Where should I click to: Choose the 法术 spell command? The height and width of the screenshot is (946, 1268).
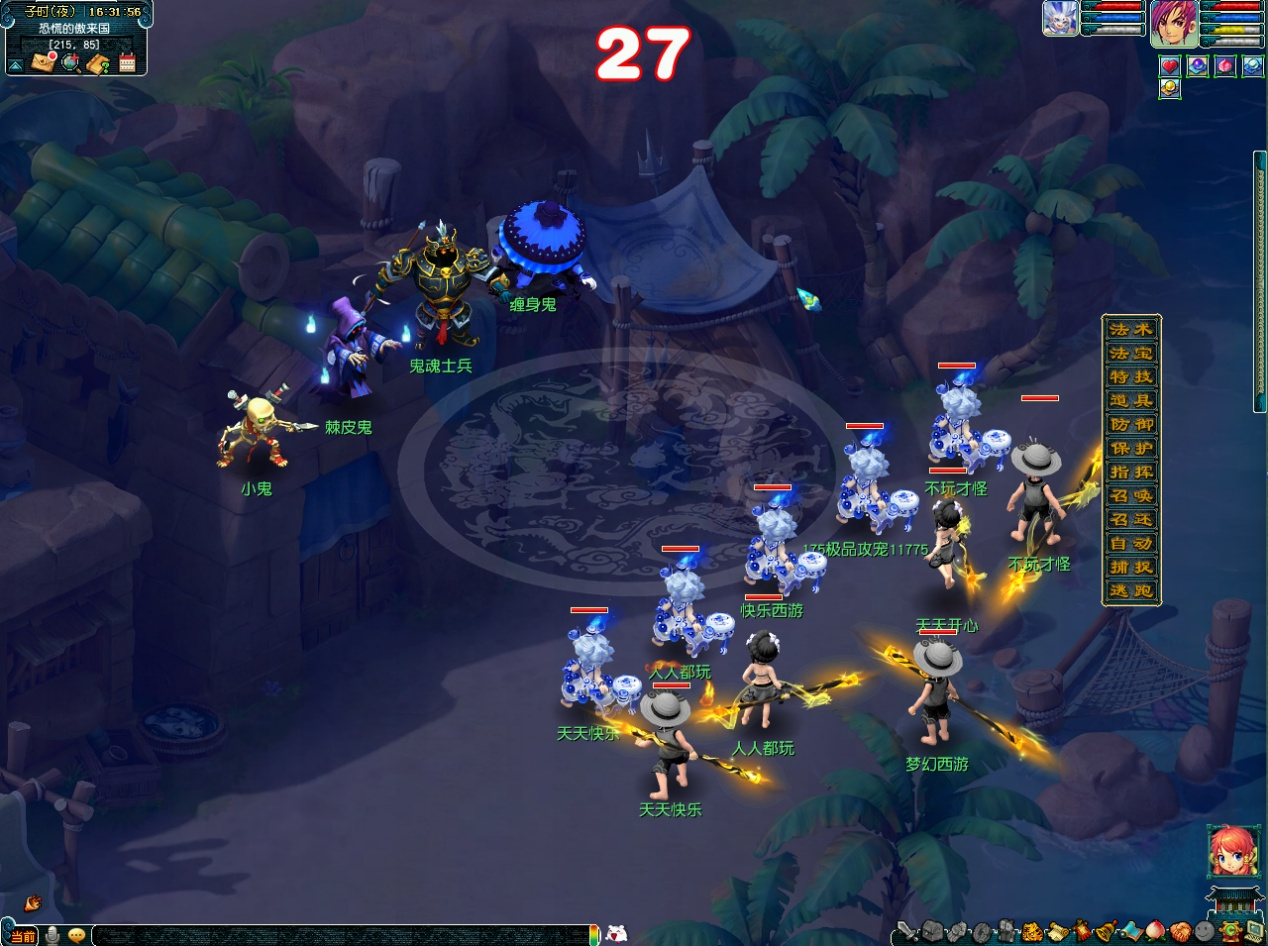(x=1131, y=330)
